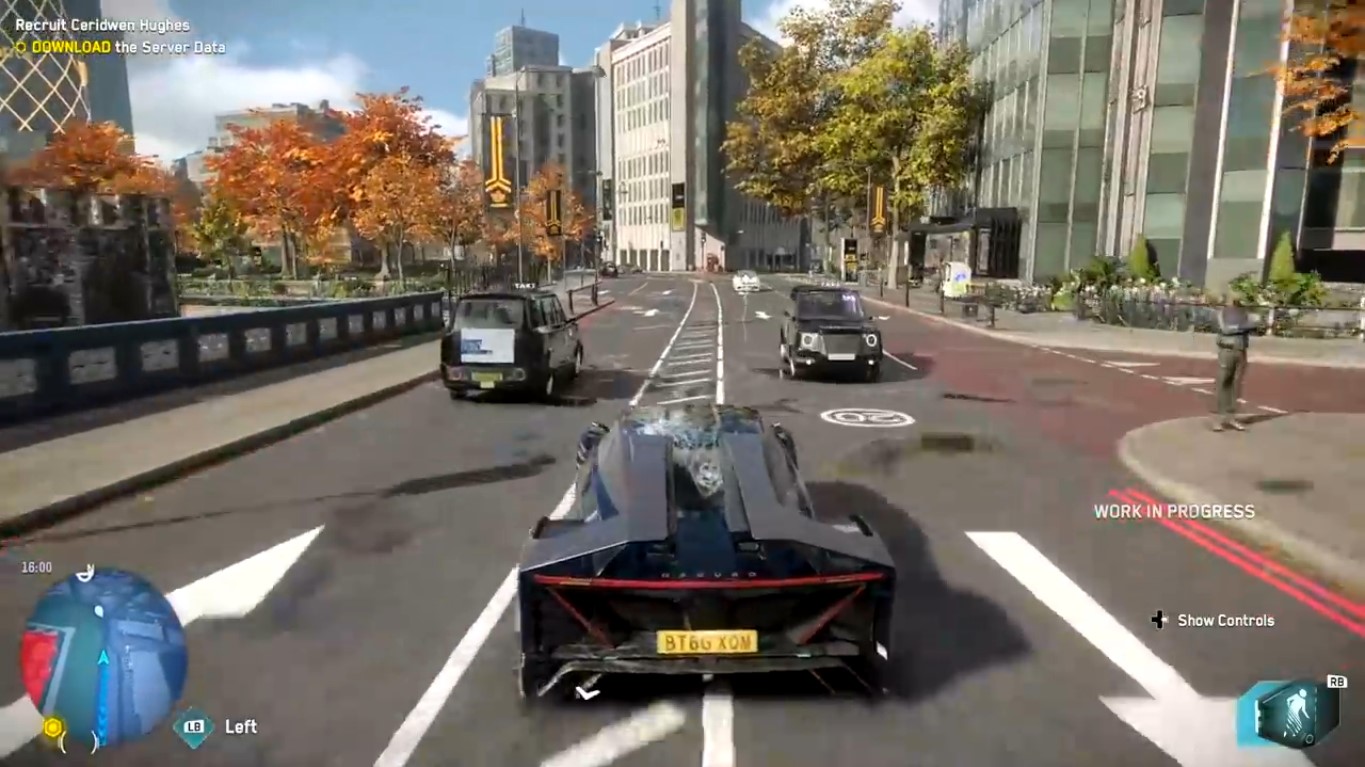Select the yellow objective marker before DOWNLOAD

pyautogui.click(x=22, y=47)
